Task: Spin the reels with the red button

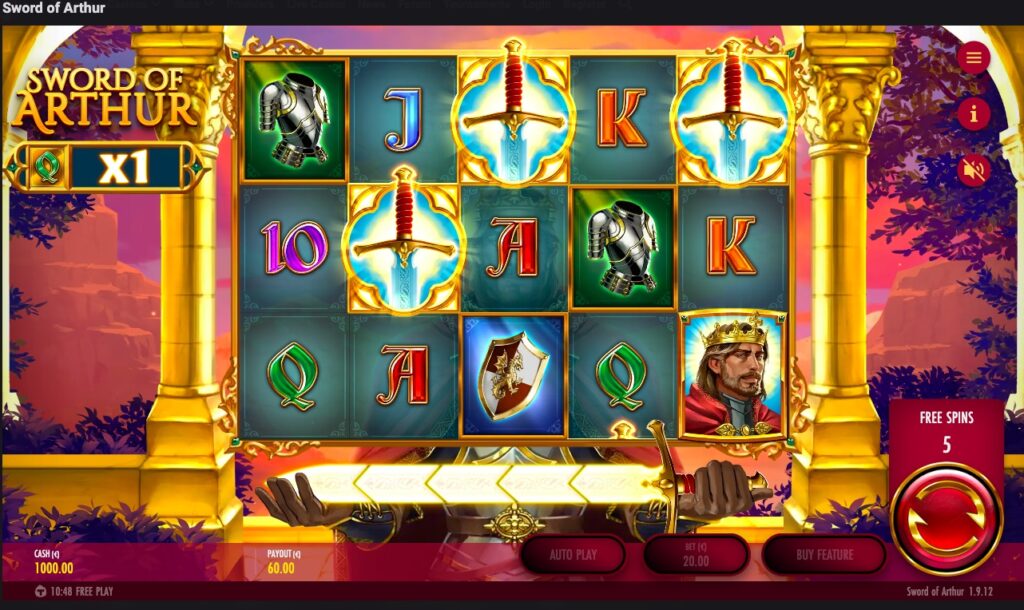Action: [x=946, y=517]
